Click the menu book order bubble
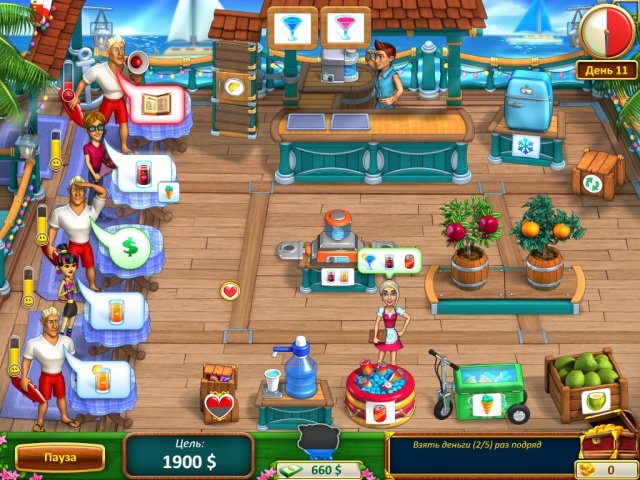This screenshot has width=640, height=480. (156, 102)
